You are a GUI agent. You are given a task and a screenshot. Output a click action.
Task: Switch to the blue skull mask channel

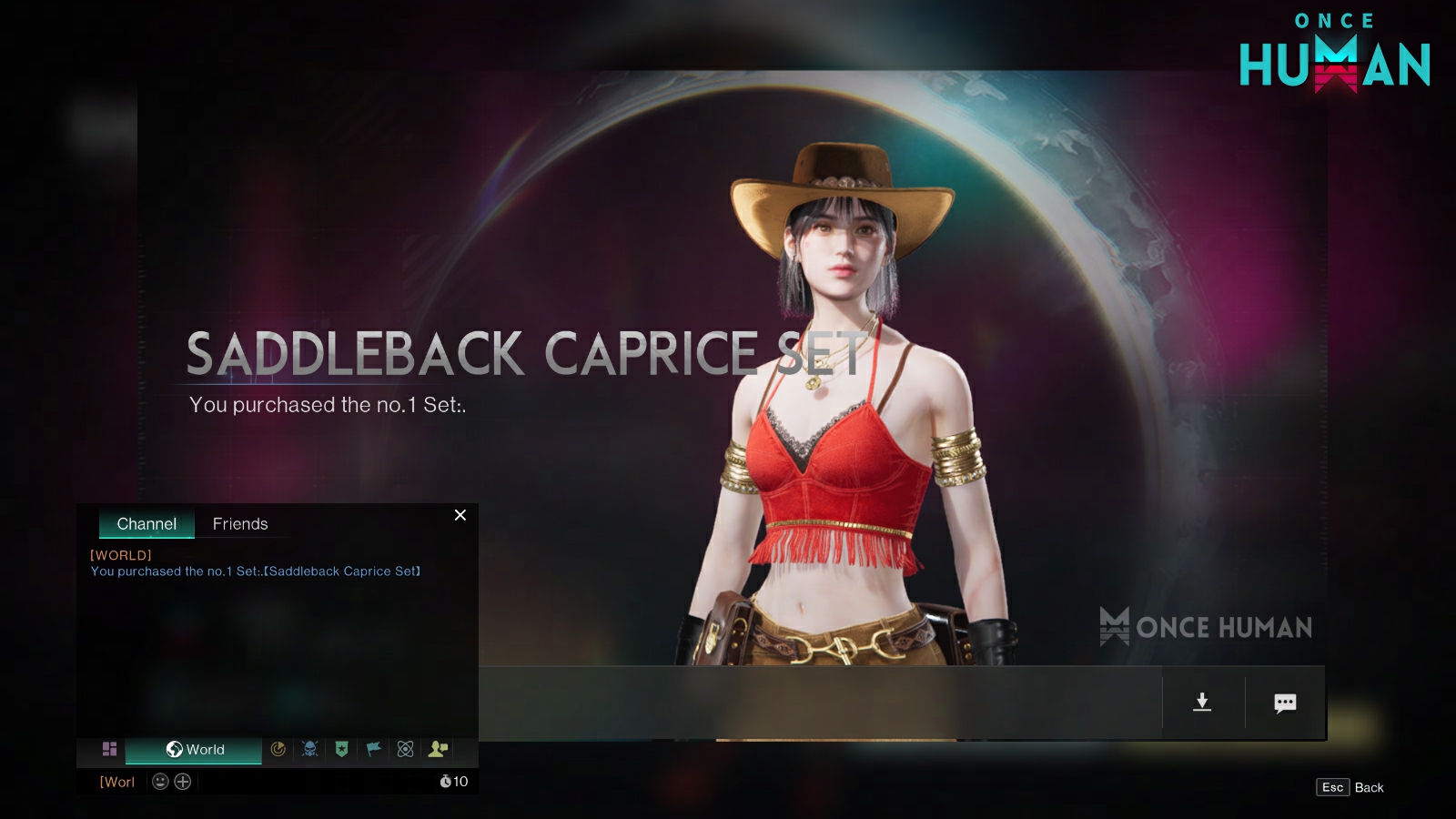pyautogui.click(x=310, y=749)
